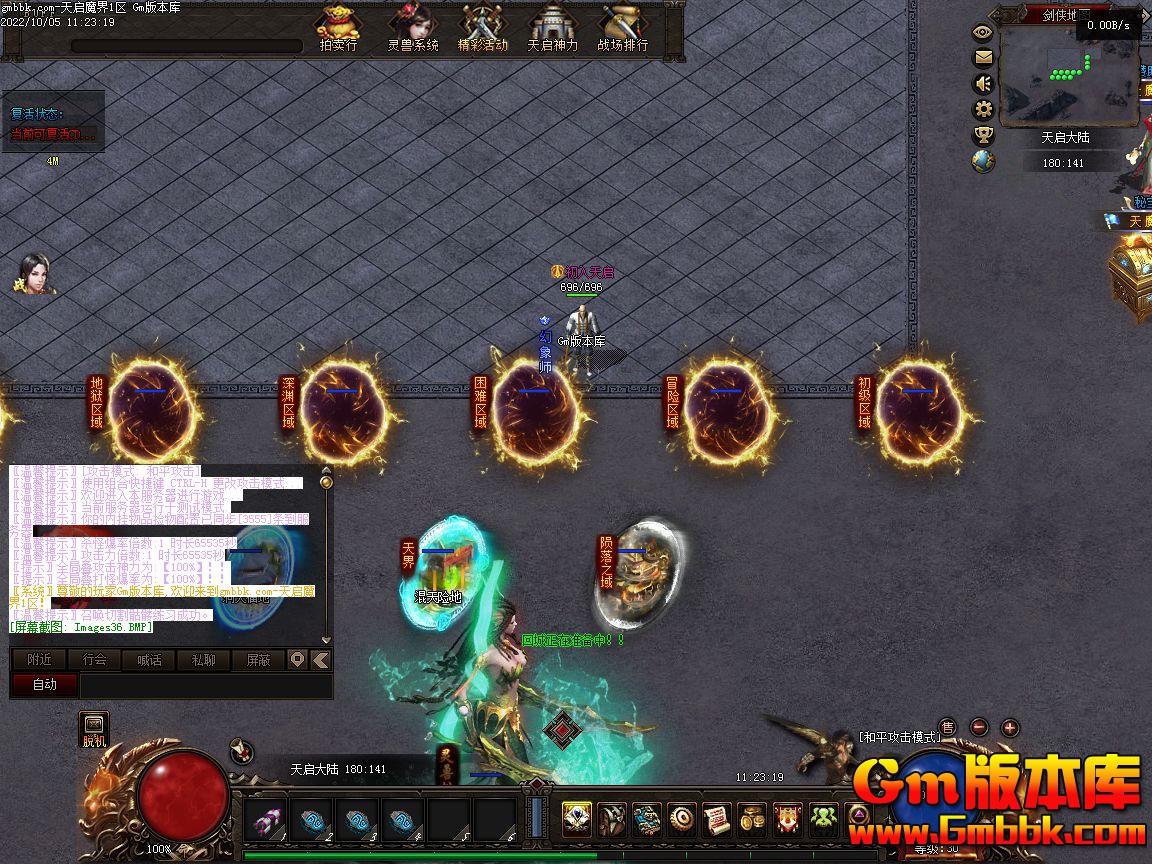Open the trophy ranking icon
The height and width of the screenshot is (864, 1152).
point(983,135)
